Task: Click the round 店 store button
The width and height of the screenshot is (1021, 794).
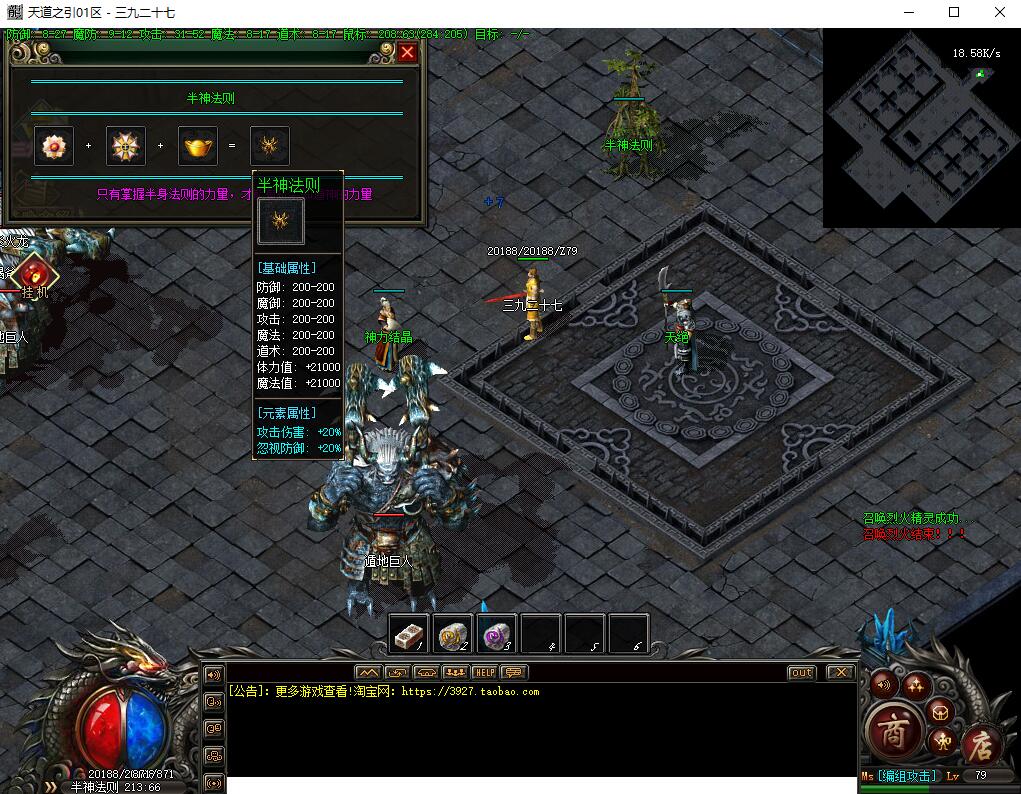Action: pyautogui.click(x=979, y=745)
